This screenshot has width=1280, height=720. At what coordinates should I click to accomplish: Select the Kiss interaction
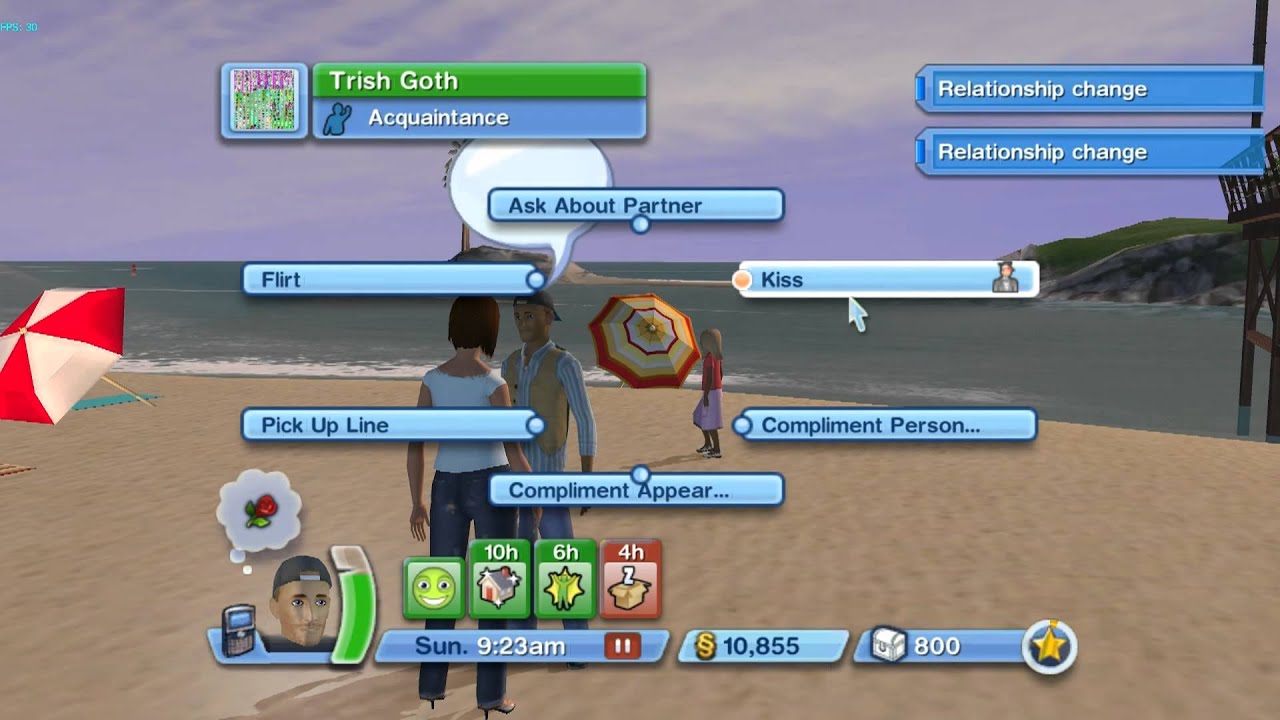(x=880, y=280)
